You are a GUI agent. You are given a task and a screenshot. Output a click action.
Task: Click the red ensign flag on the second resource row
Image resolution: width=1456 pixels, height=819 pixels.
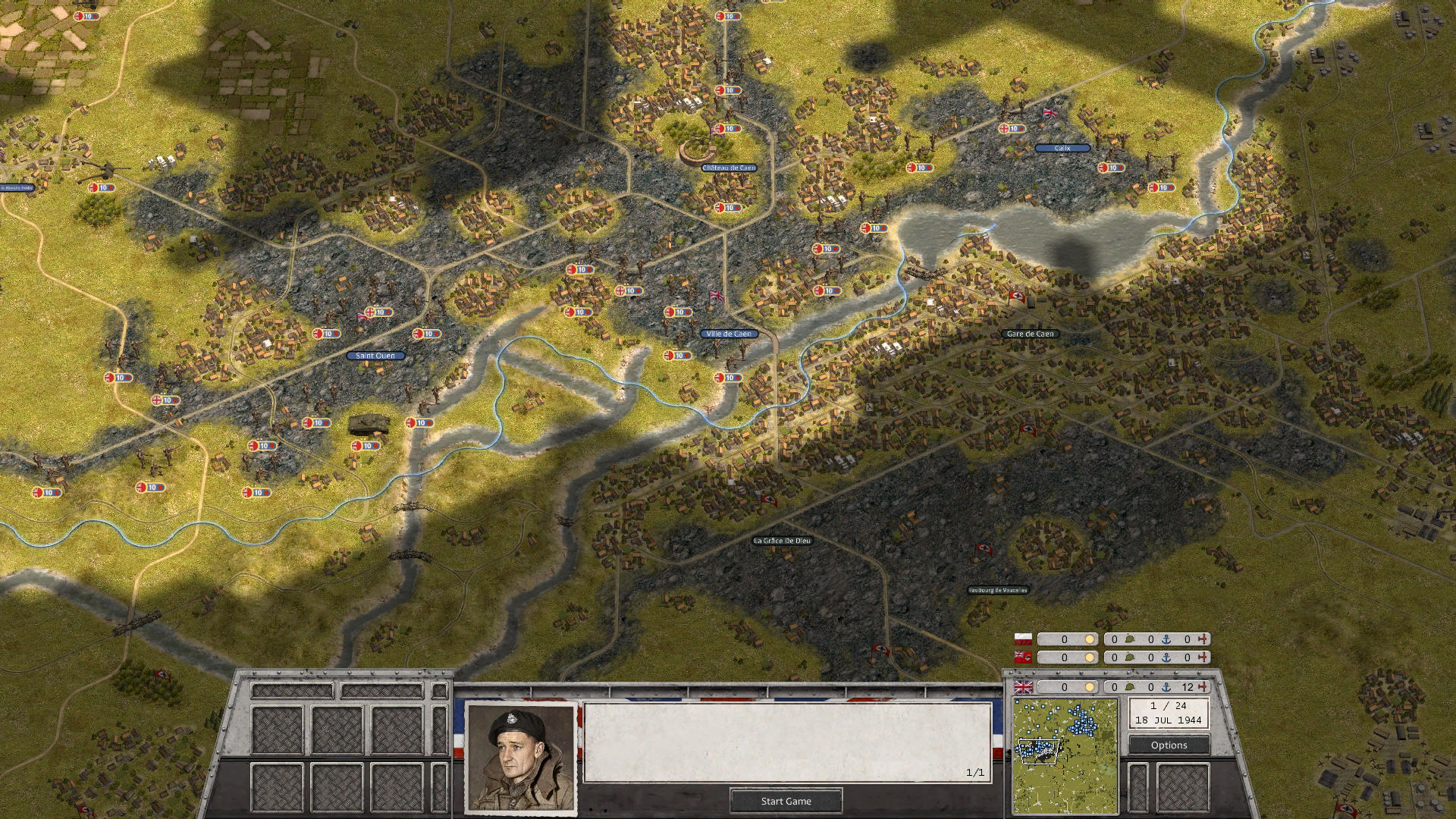click(x=1023, y=657)
